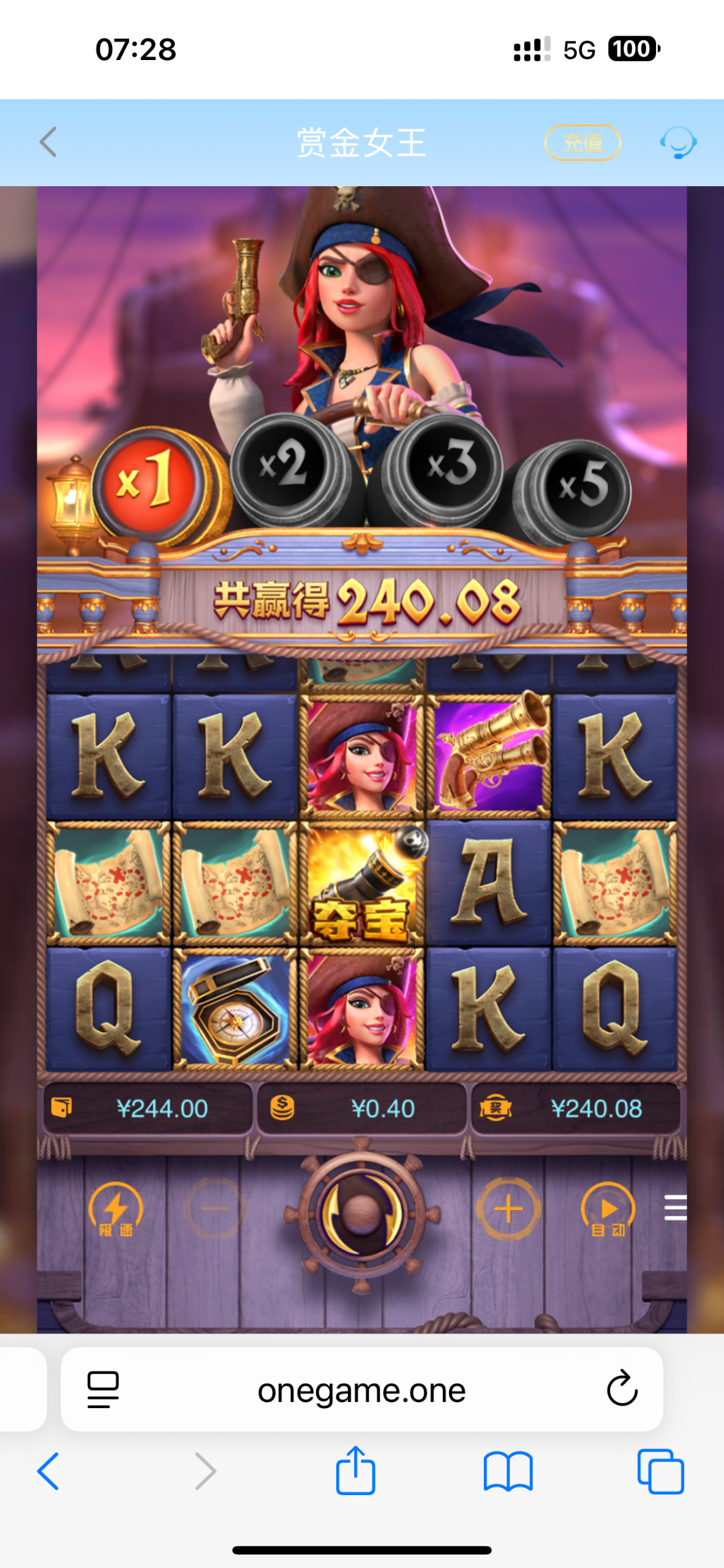Go back using the header arrow
The image size is (724, 1568).
tap(48, 142)
